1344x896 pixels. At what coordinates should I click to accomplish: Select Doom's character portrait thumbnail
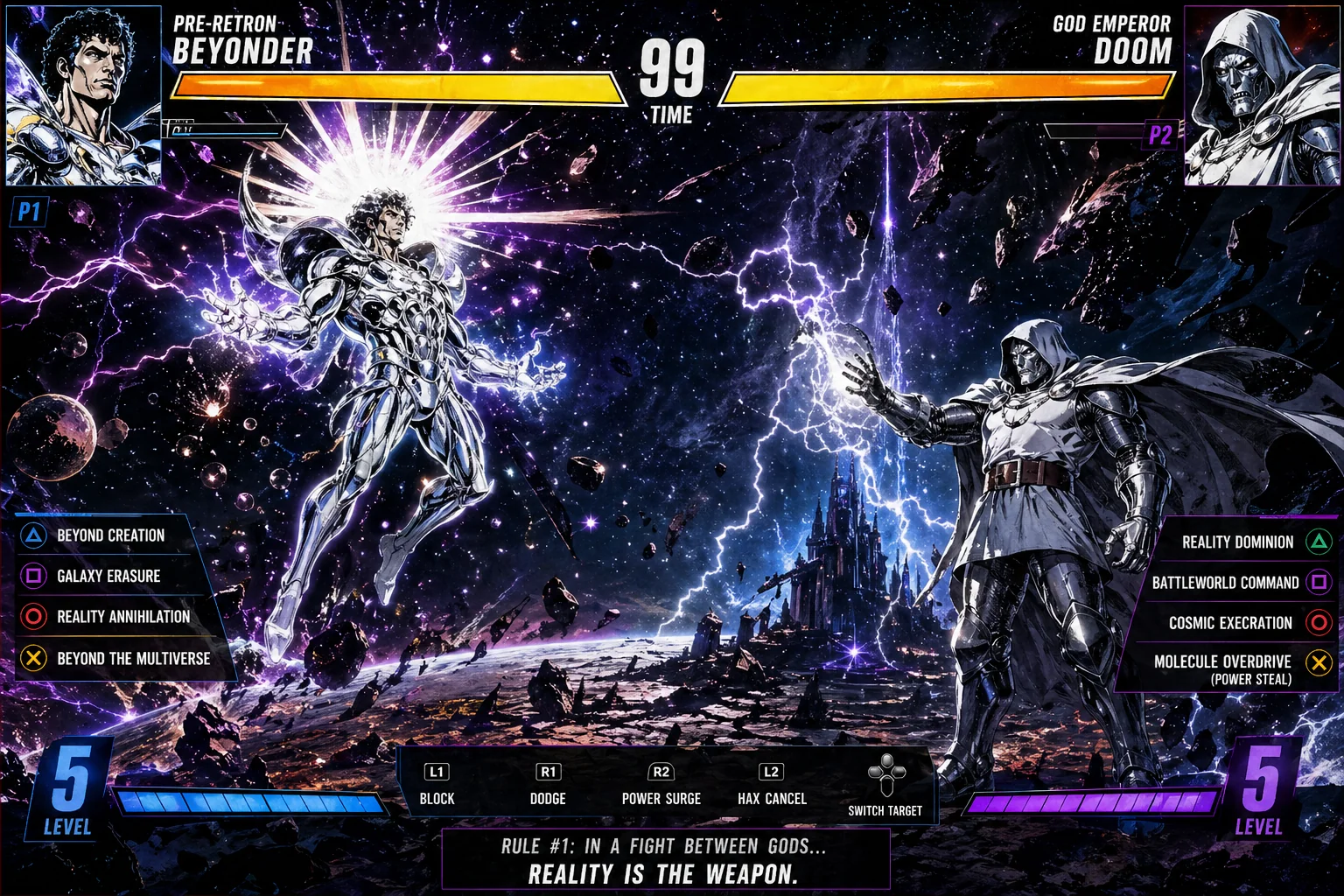(x=1261, y=94)
